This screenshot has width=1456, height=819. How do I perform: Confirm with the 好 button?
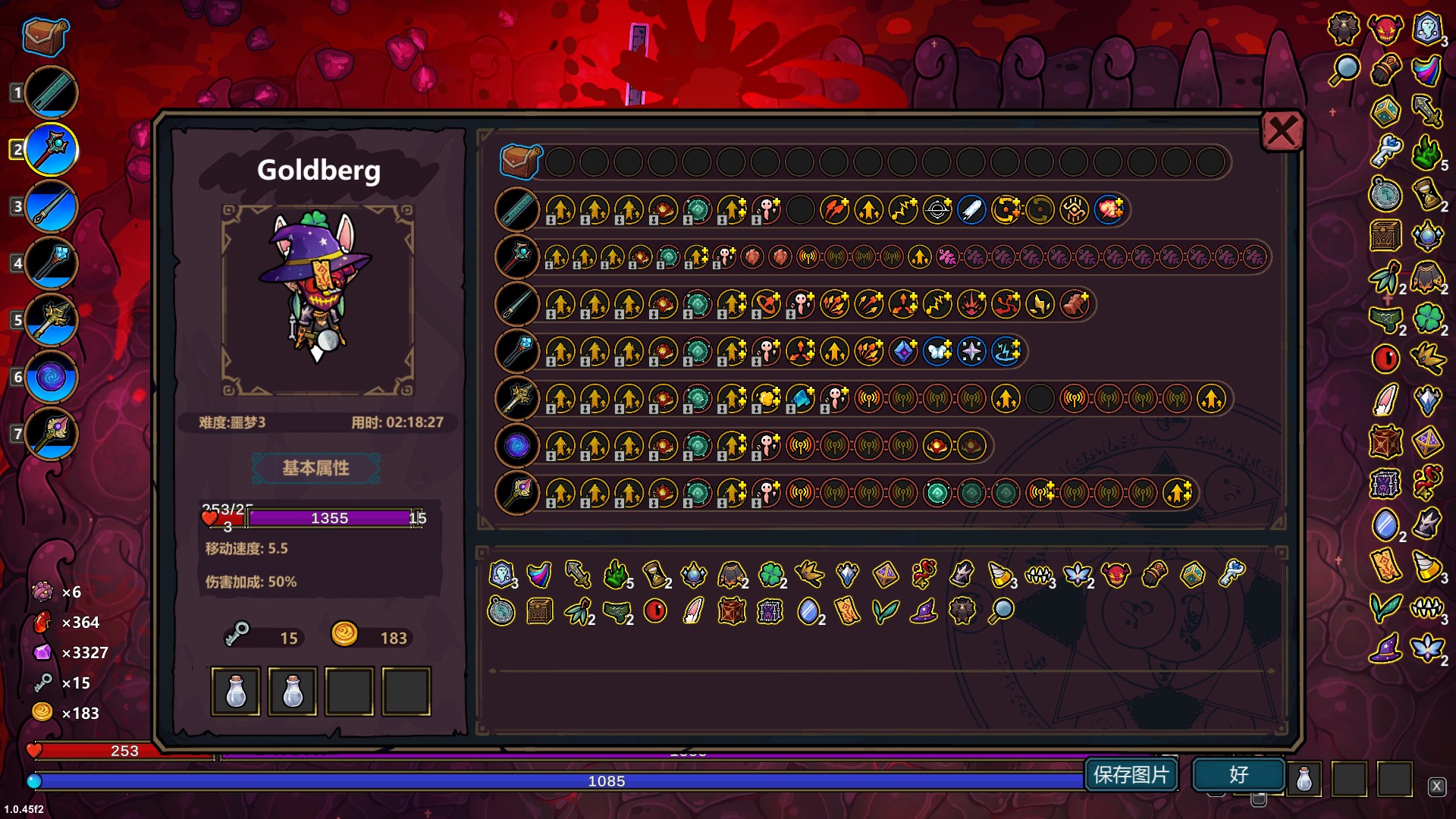point(1238,774)
